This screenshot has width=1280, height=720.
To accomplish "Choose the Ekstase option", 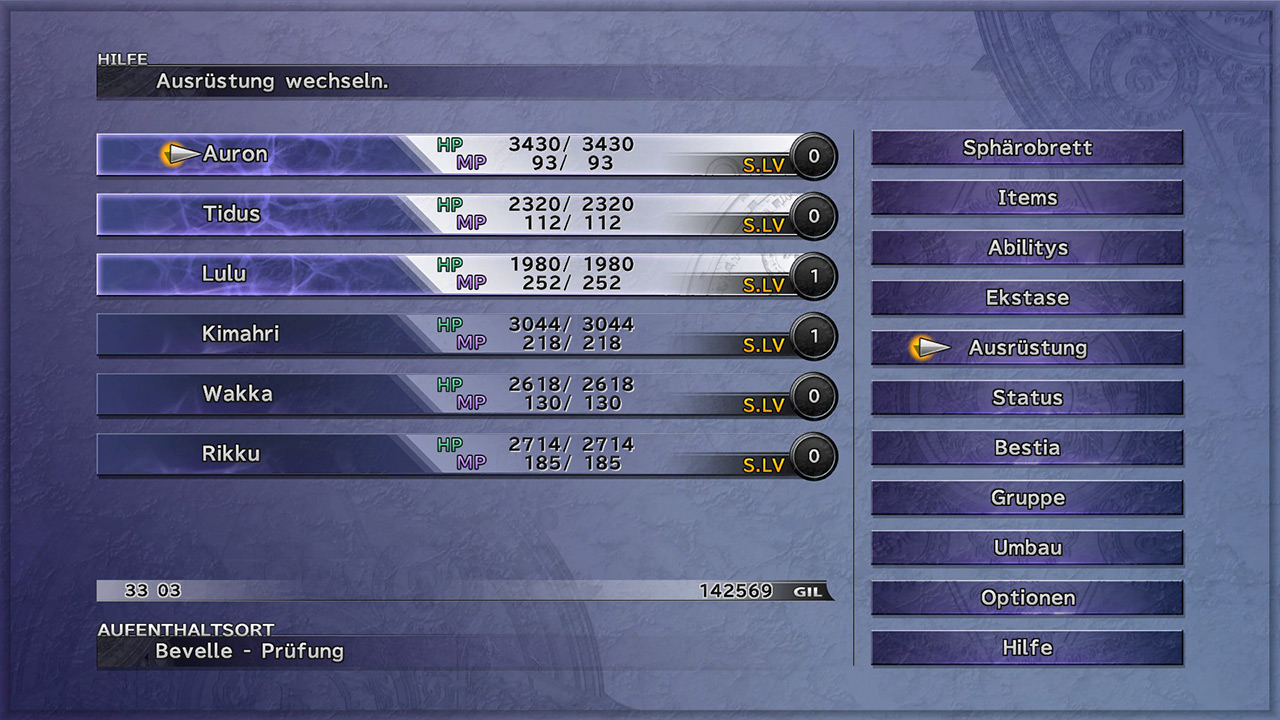I will 1027,298.
